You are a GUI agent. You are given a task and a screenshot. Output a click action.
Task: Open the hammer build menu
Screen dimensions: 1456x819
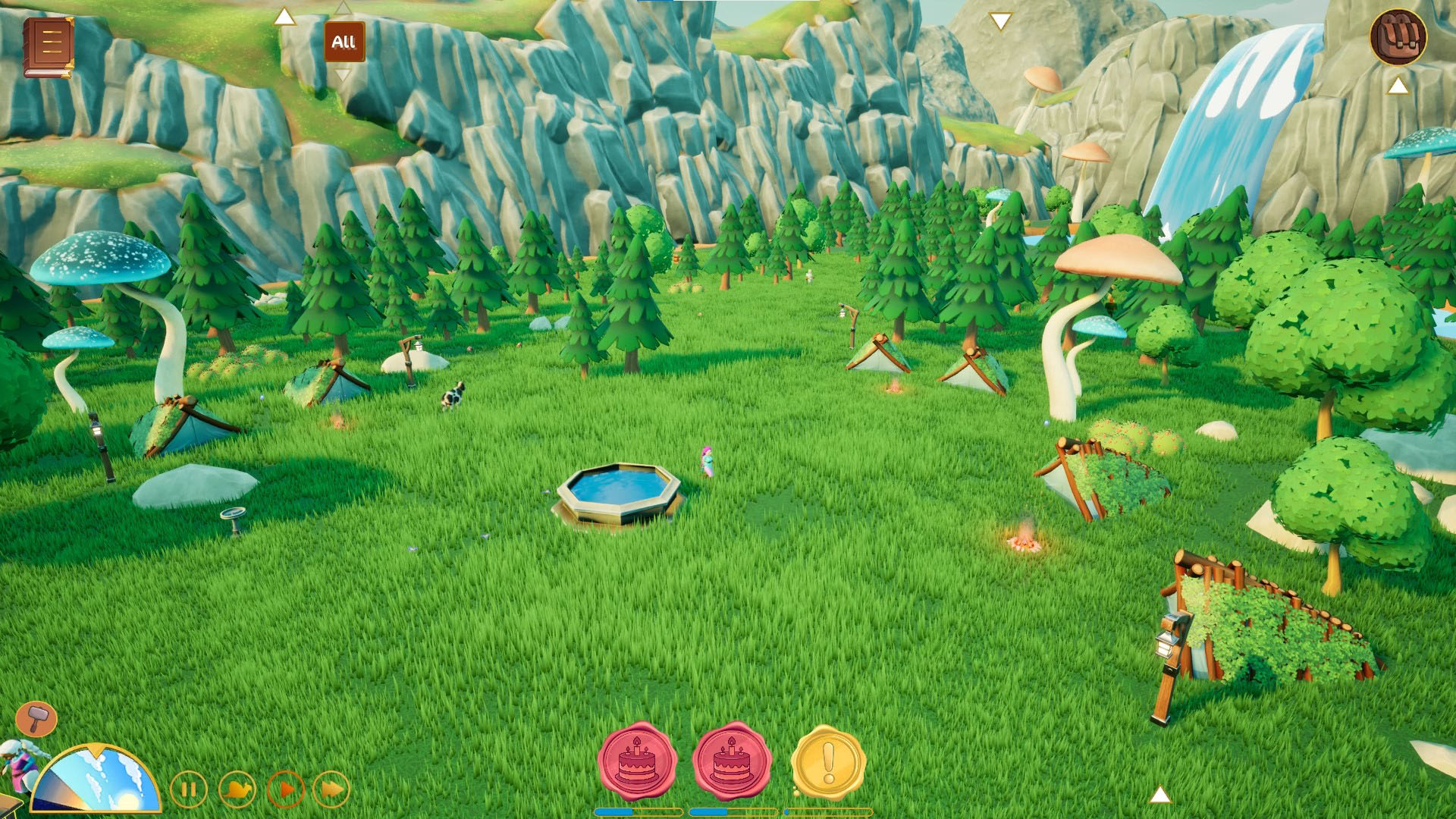pyautogui.click(x=36, y=717)
